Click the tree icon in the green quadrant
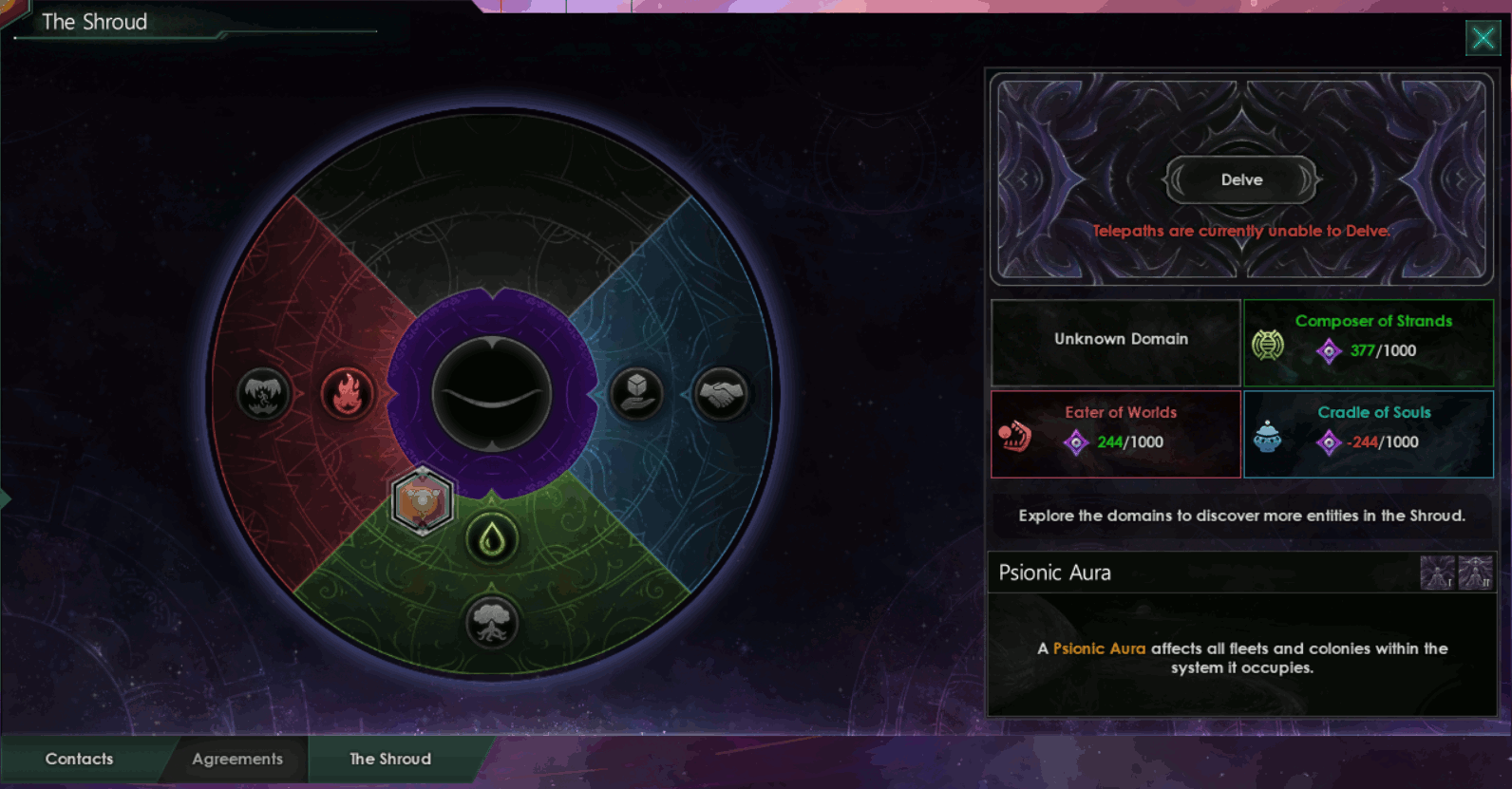The width and height of the screenshot is (1512, 789). pos(492,622)
